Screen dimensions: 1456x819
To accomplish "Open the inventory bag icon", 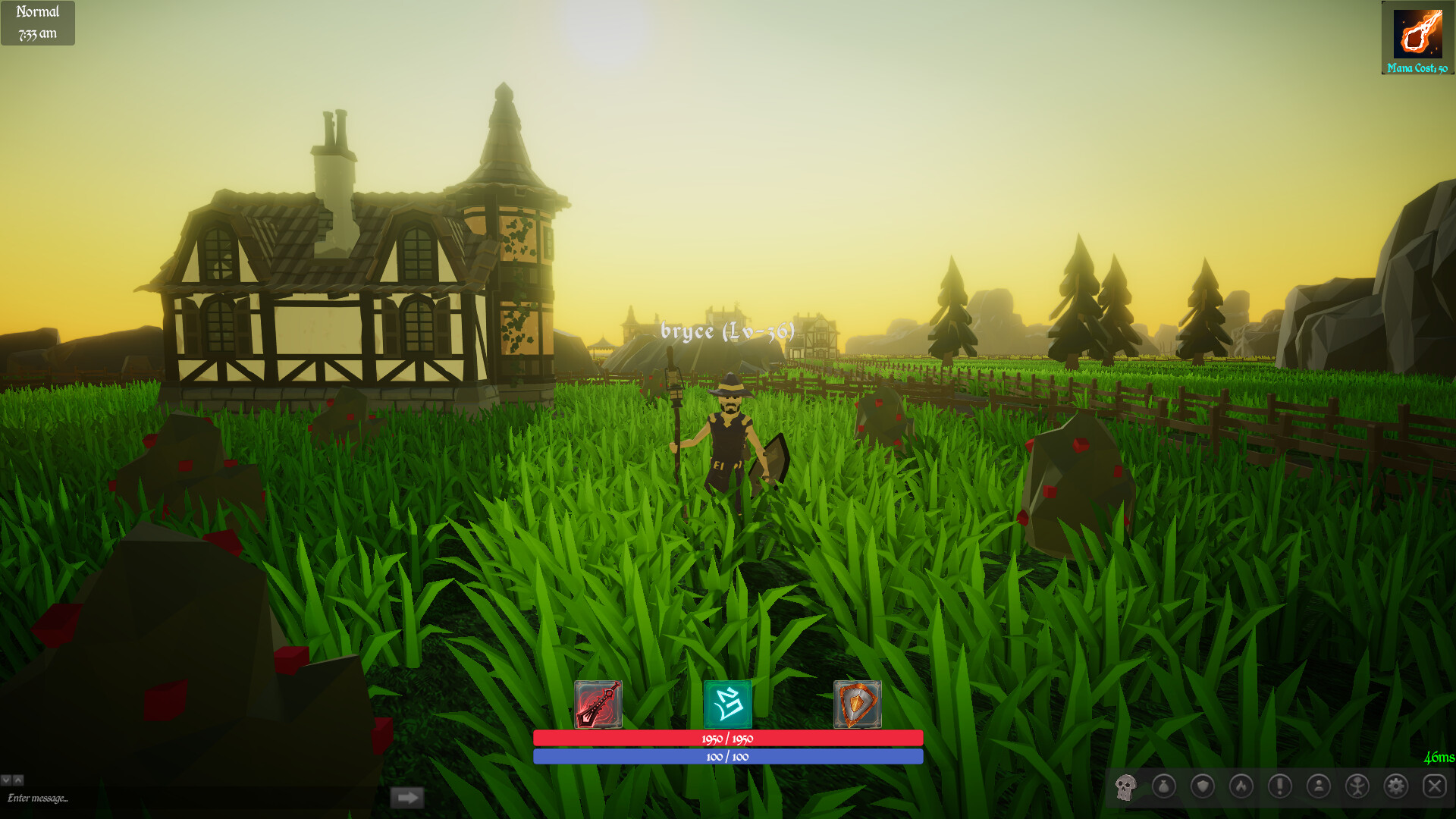I will pyautogui.click(x=1166, y=787).
